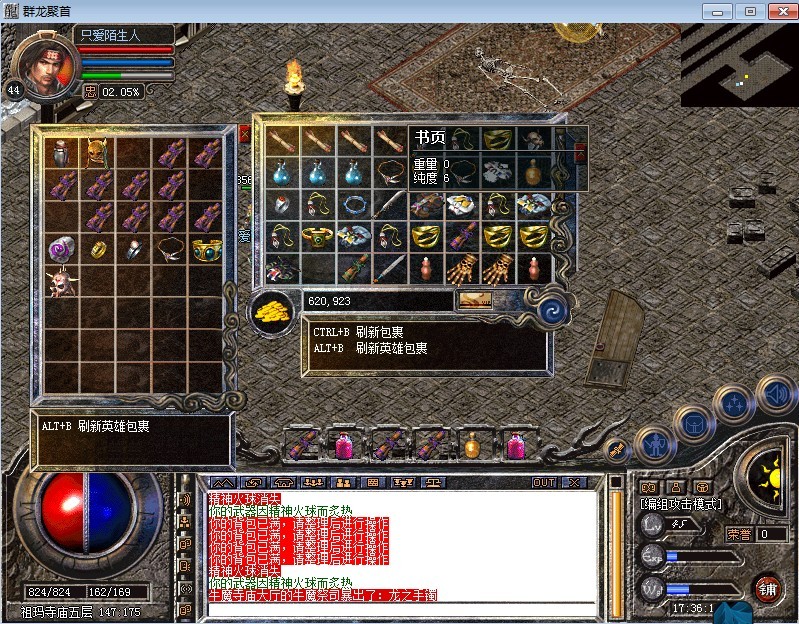
Task: Select the golden helmet in hero bag
Action: [x=97, y=153]
